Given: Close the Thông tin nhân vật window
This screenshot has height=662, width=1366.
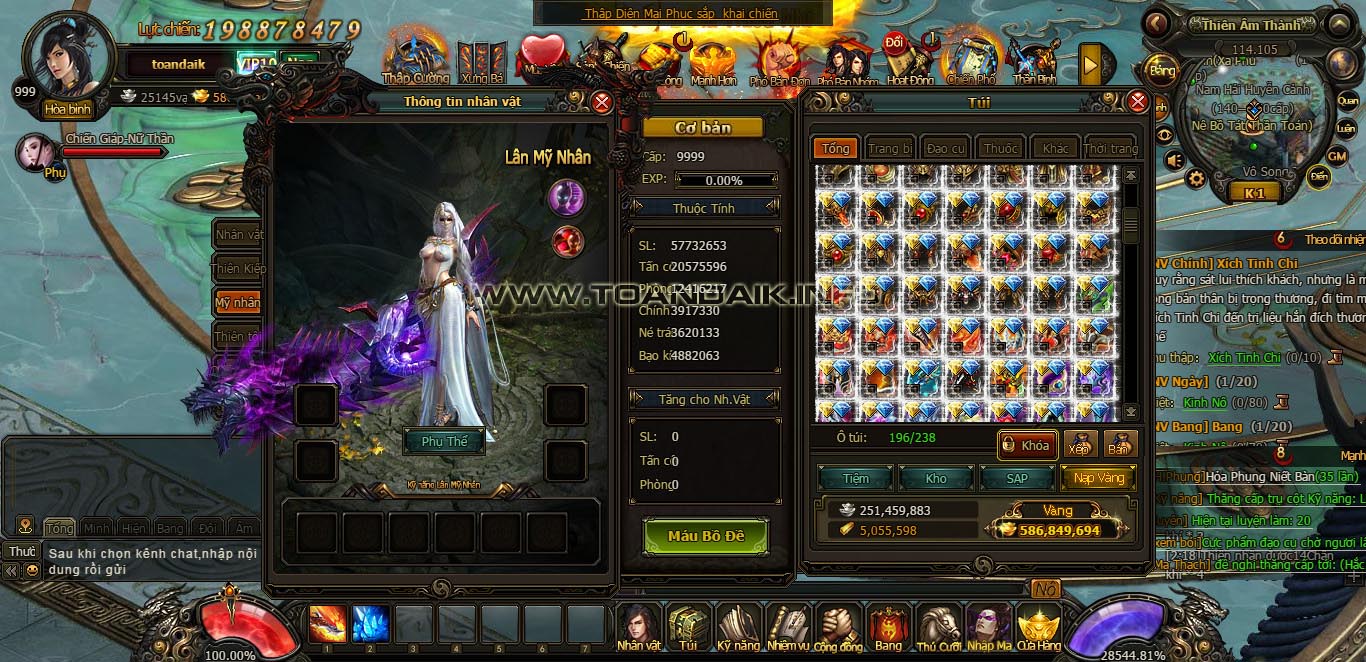Looking at the screenshot, I should point(602,102).
